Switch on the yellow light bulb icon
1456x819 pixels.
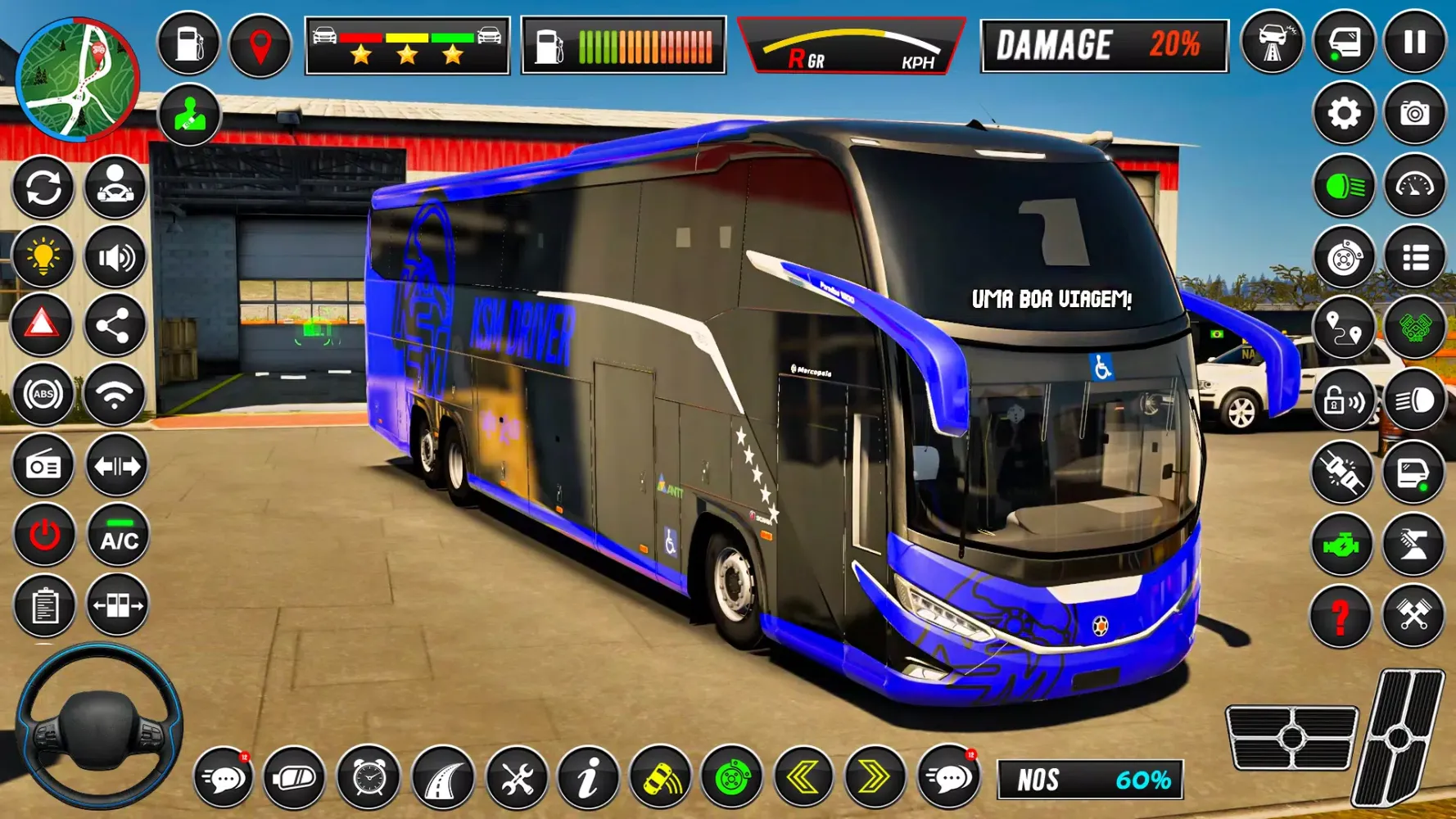43,256
